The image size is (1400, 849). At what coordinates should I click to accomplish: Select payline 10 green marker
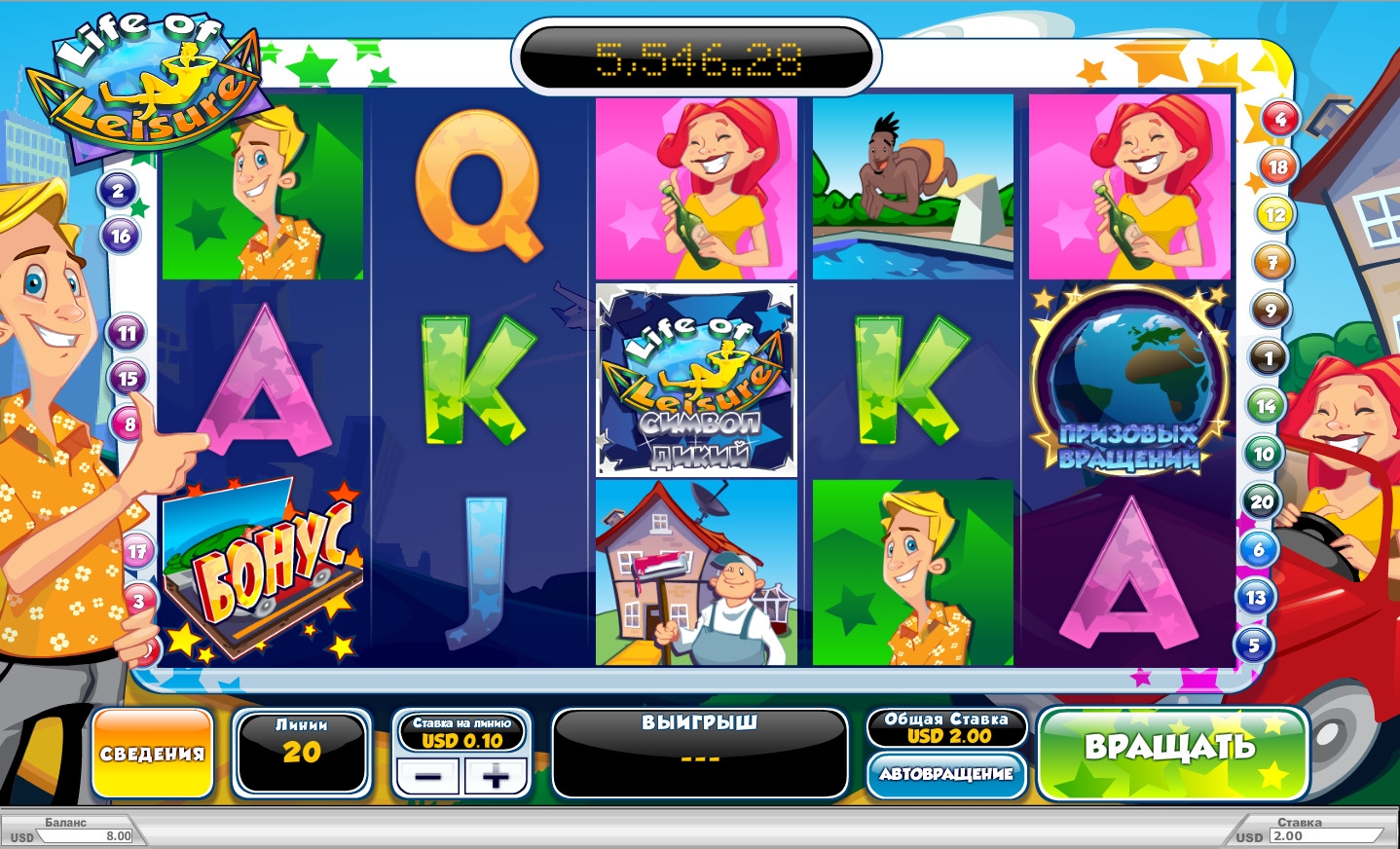1264,454
